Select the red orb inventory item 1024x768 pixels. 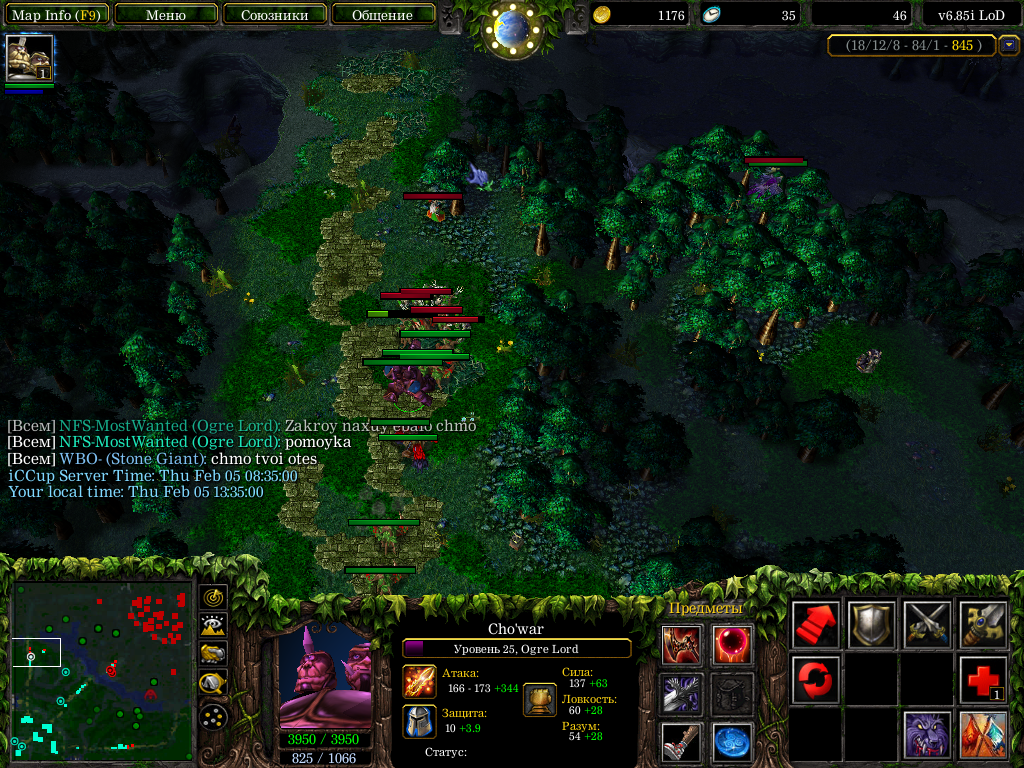(x=732, y=645)
